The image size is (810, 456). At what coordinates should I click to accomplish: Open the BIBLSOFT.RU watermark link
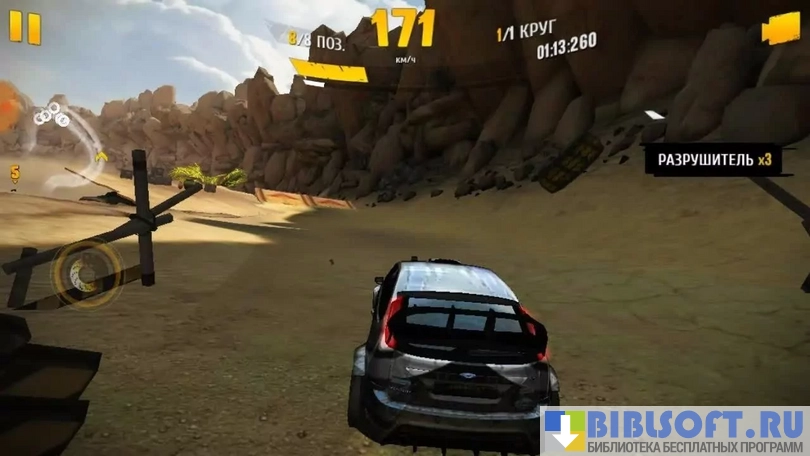[x=675, y=430]
